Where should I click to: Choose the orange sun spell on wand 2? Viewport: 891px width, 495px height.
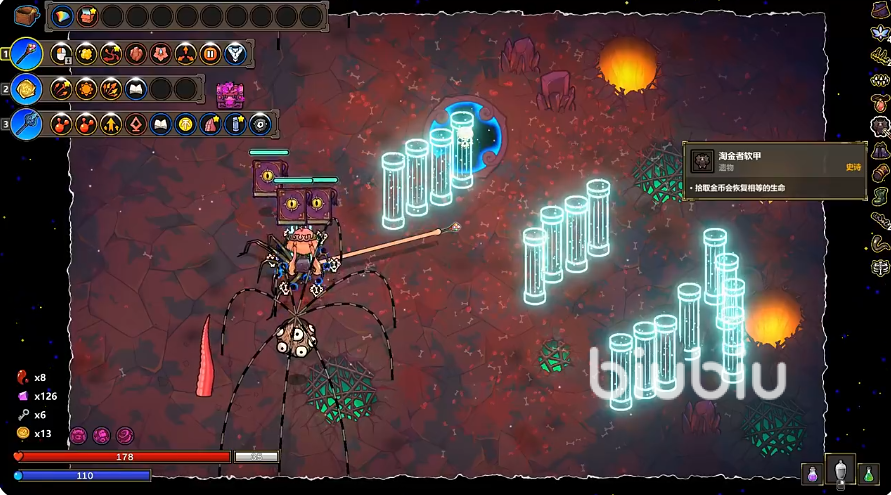coord(86,89)
